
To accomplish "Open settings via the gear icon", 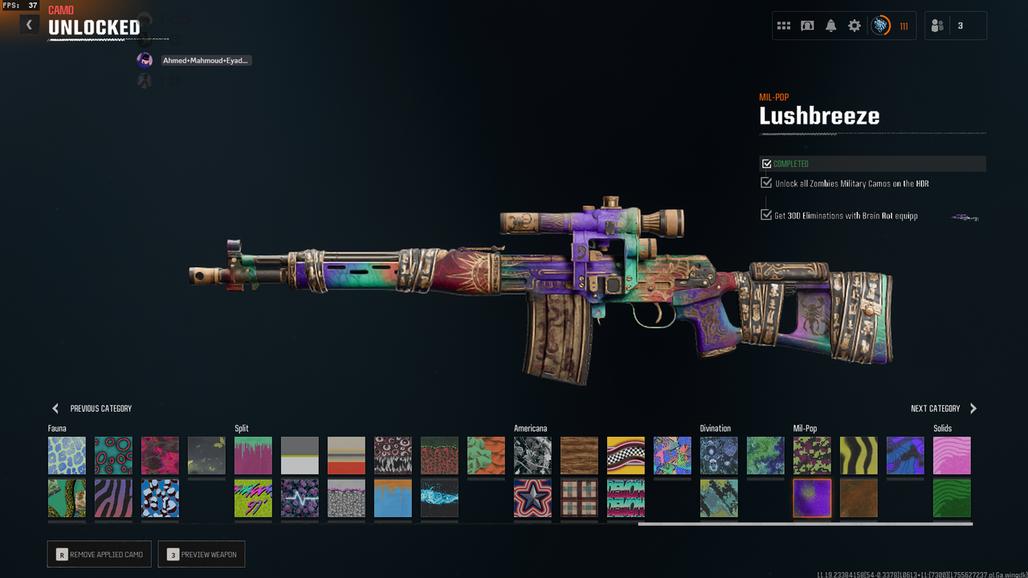I will [854, 26].
